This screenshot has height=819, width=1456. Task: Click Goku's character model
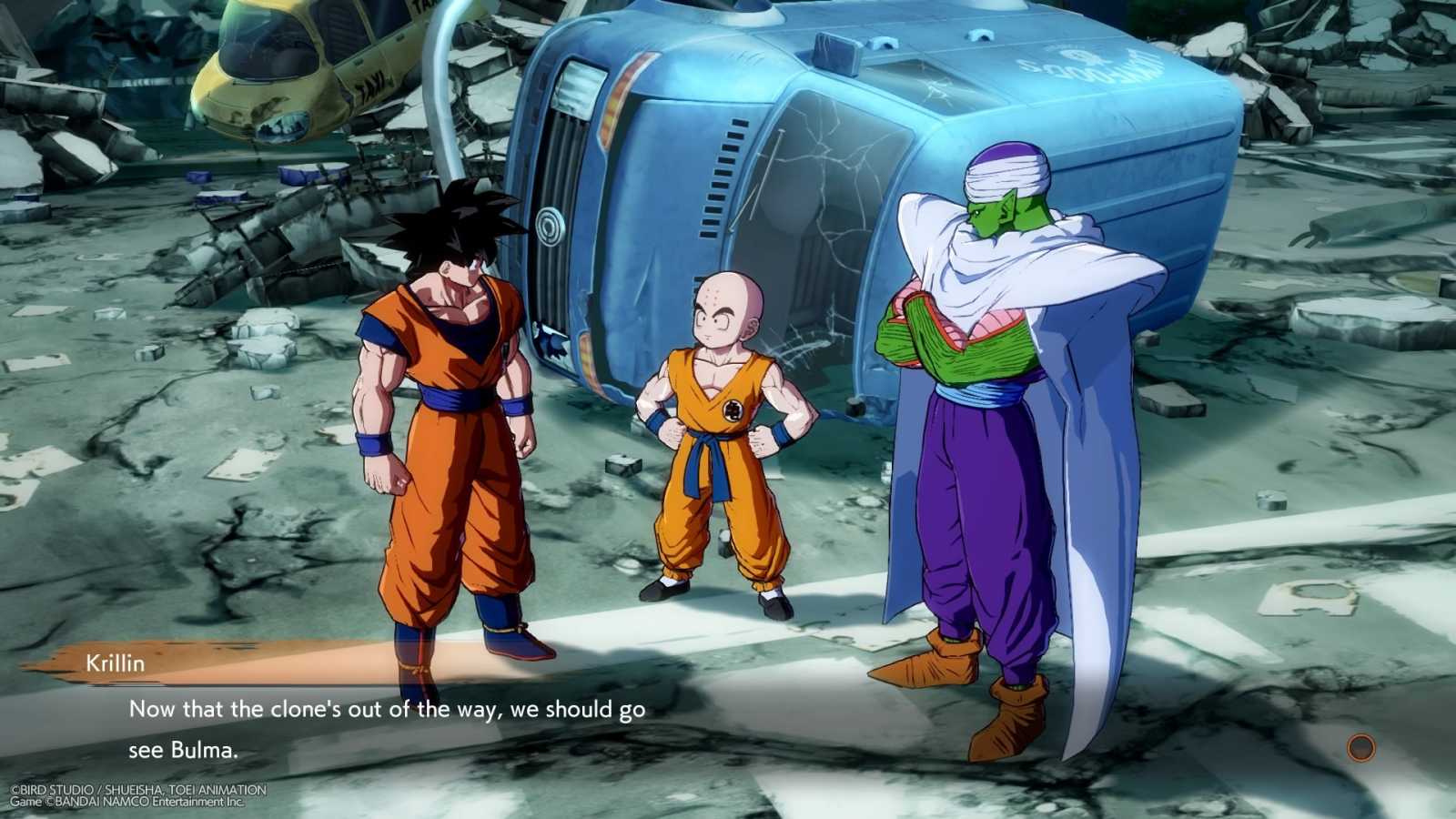click(446, 409)
